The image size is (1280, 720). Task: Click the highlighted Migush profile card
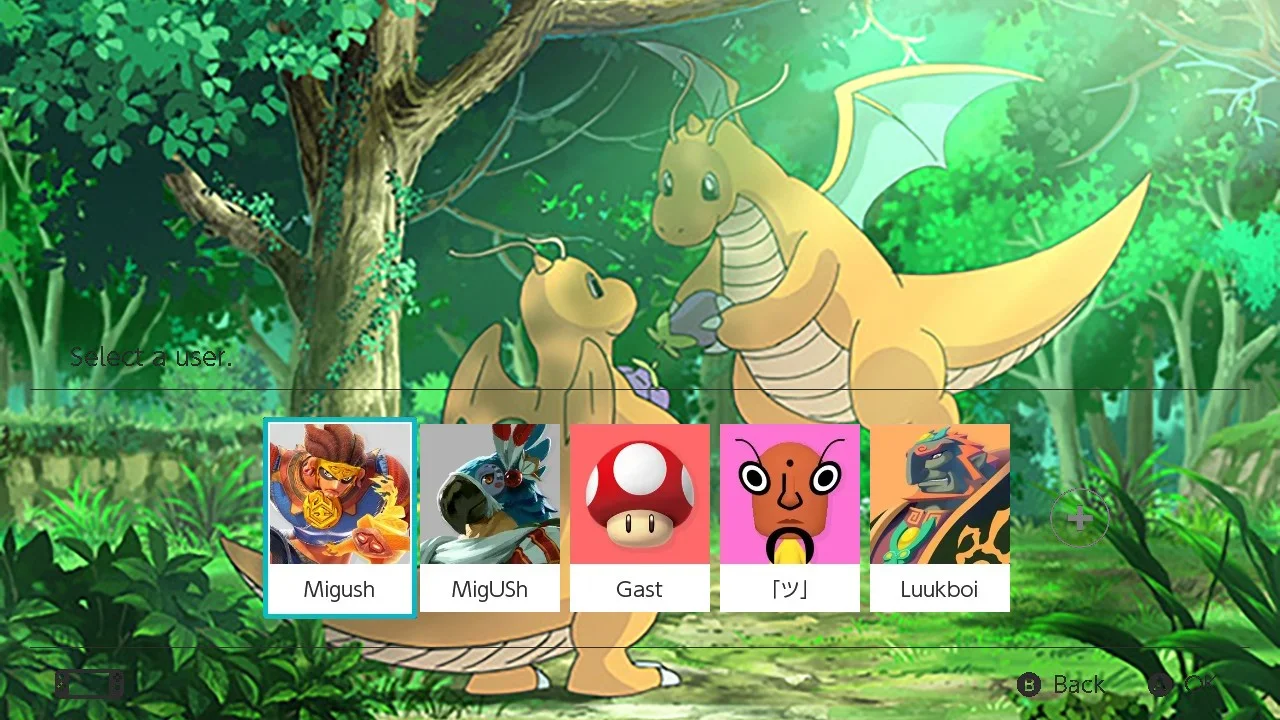tap(339, 515)
